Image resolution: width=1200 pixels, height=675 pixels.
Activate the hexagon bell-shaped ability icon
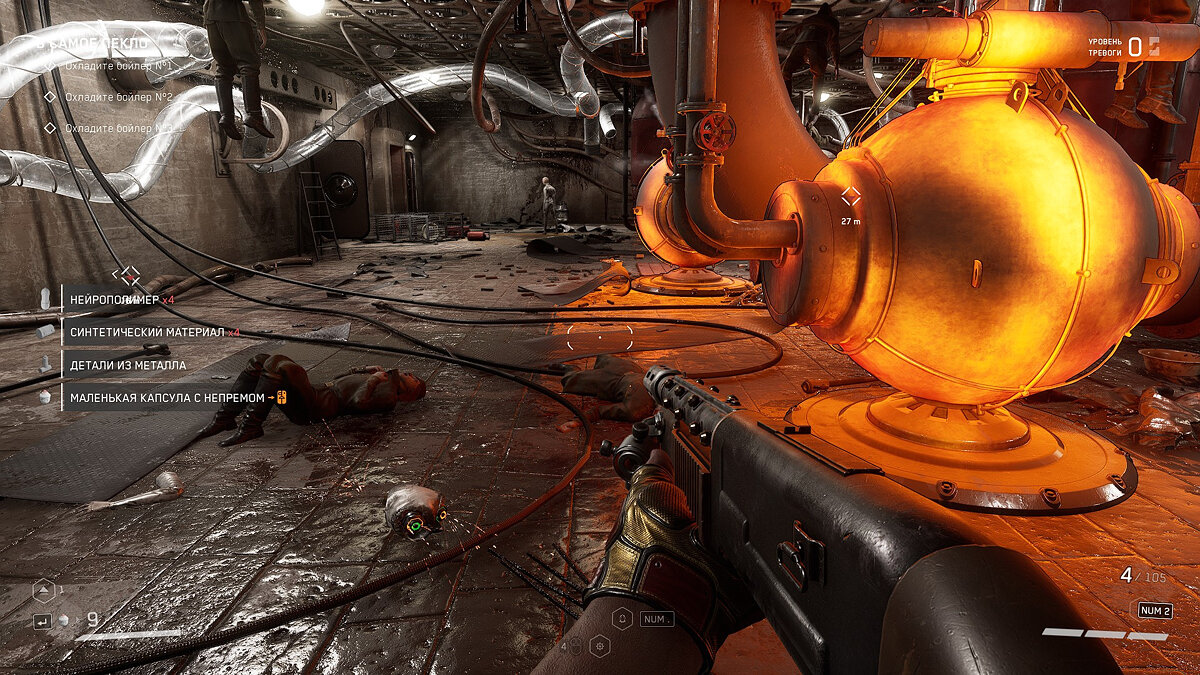coord(621,619)
